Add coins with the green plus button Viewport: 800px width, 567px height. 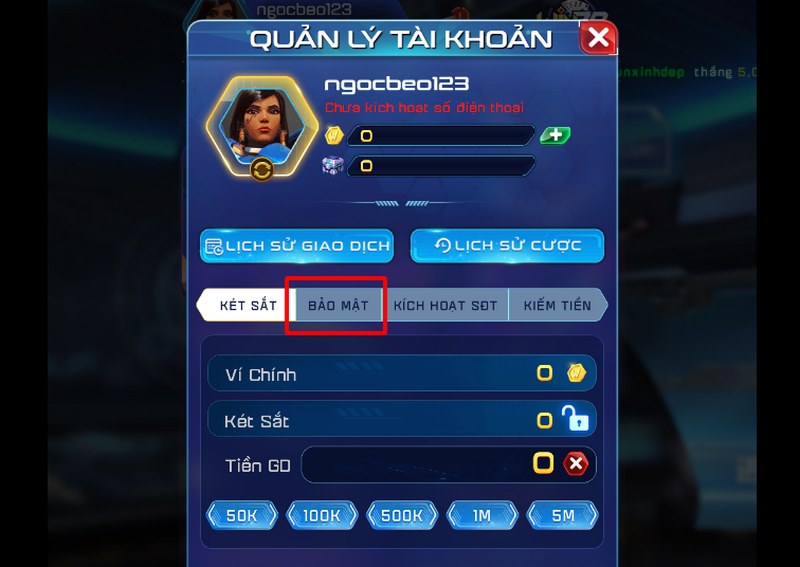pyautogui.click(x=555, y=135)
